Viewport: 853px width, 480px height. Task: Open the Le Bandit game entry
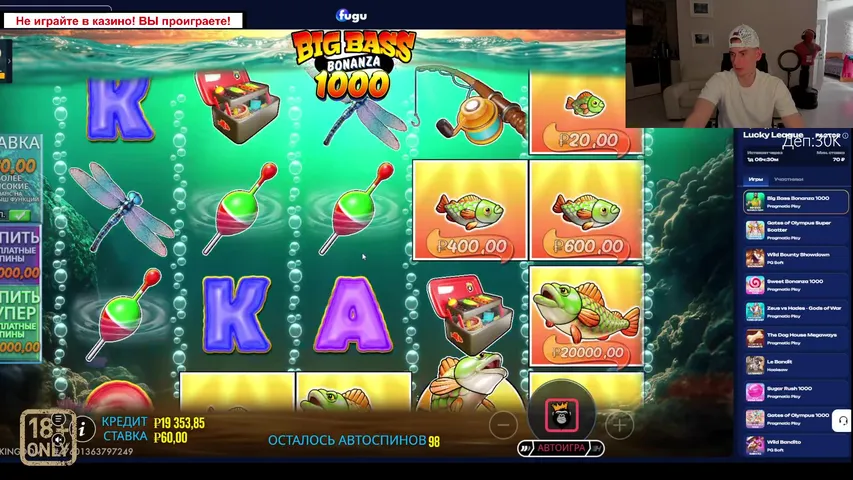tap(796, 365)
